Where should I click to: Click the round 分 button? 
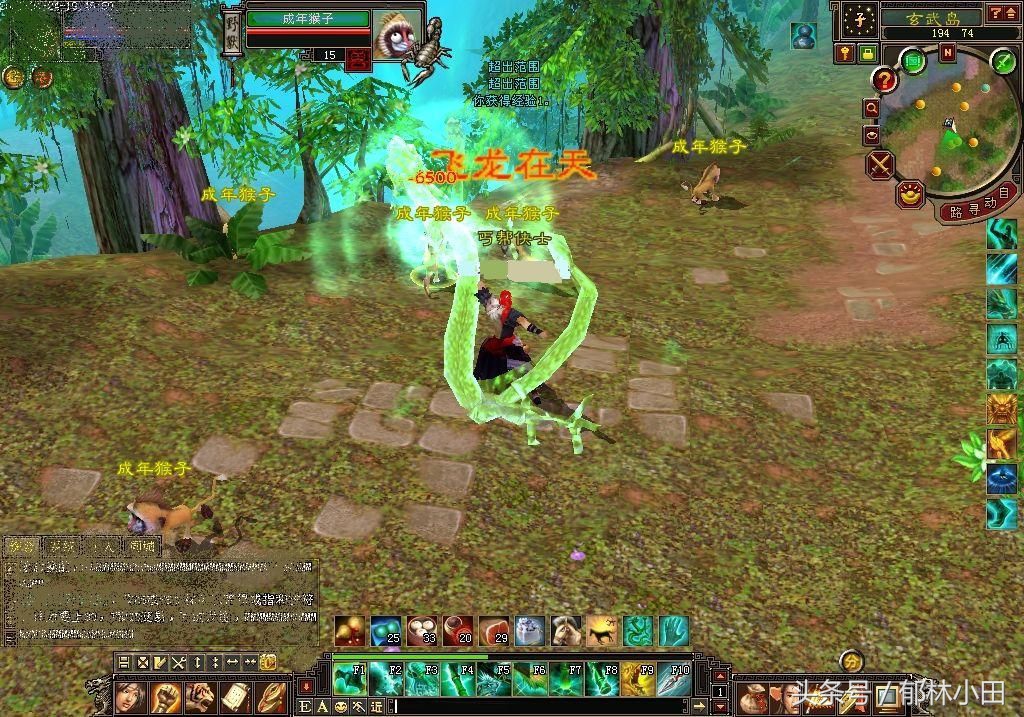(851, 661)
